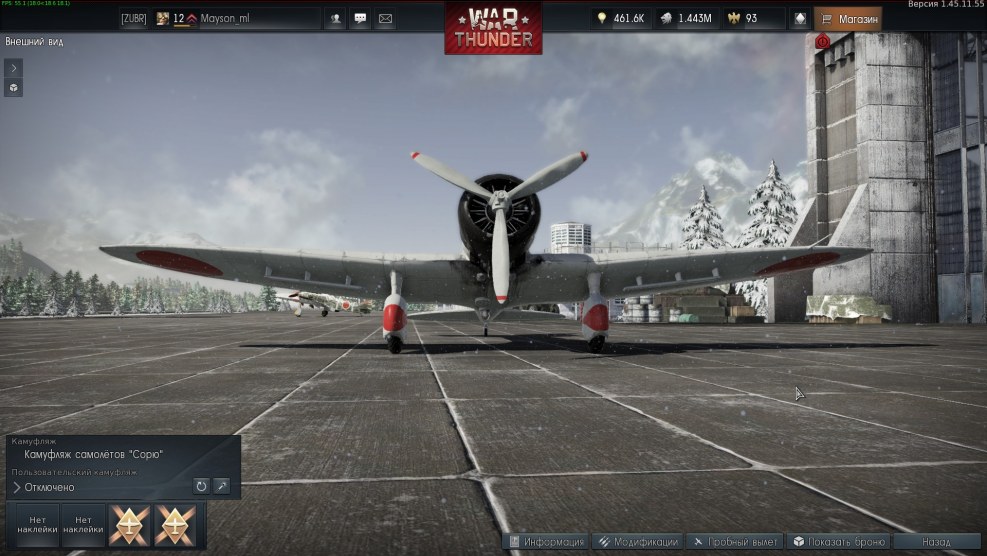Open the friends contacts icon
The width and height of the screenshot is (987, 556).
point(336,18)
